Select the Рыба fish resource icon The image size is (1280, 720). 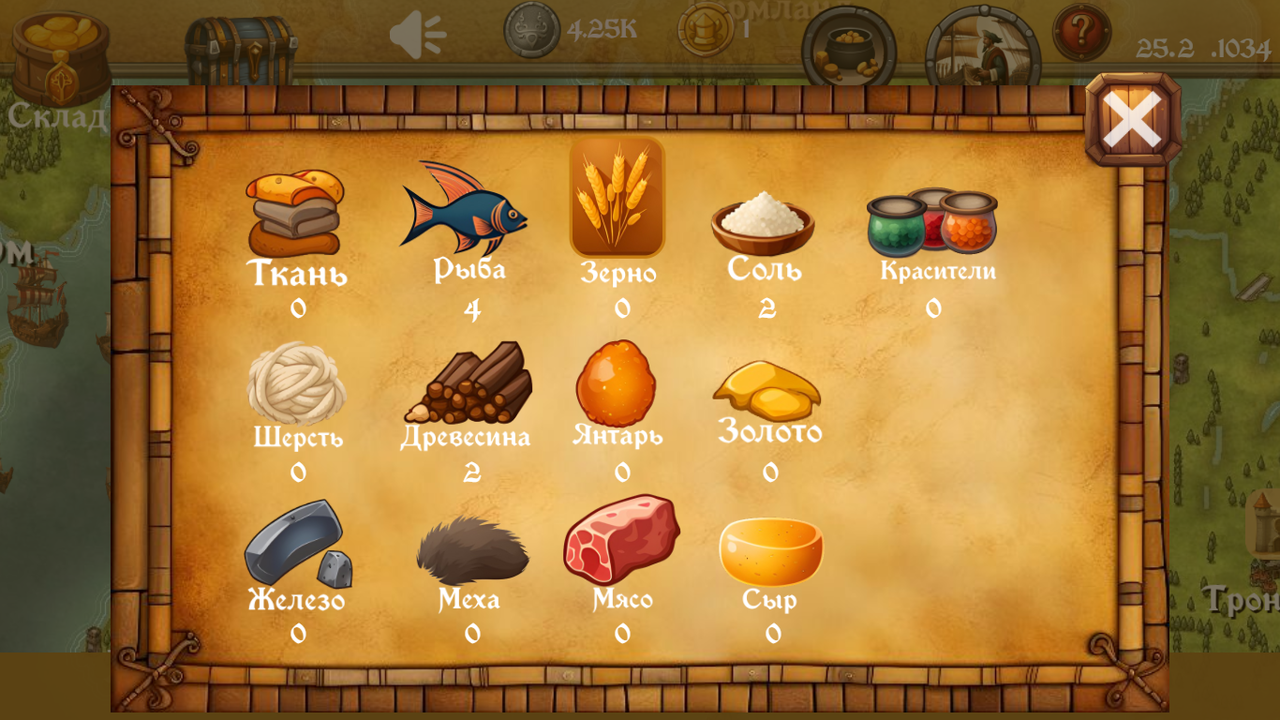(466, 210)
